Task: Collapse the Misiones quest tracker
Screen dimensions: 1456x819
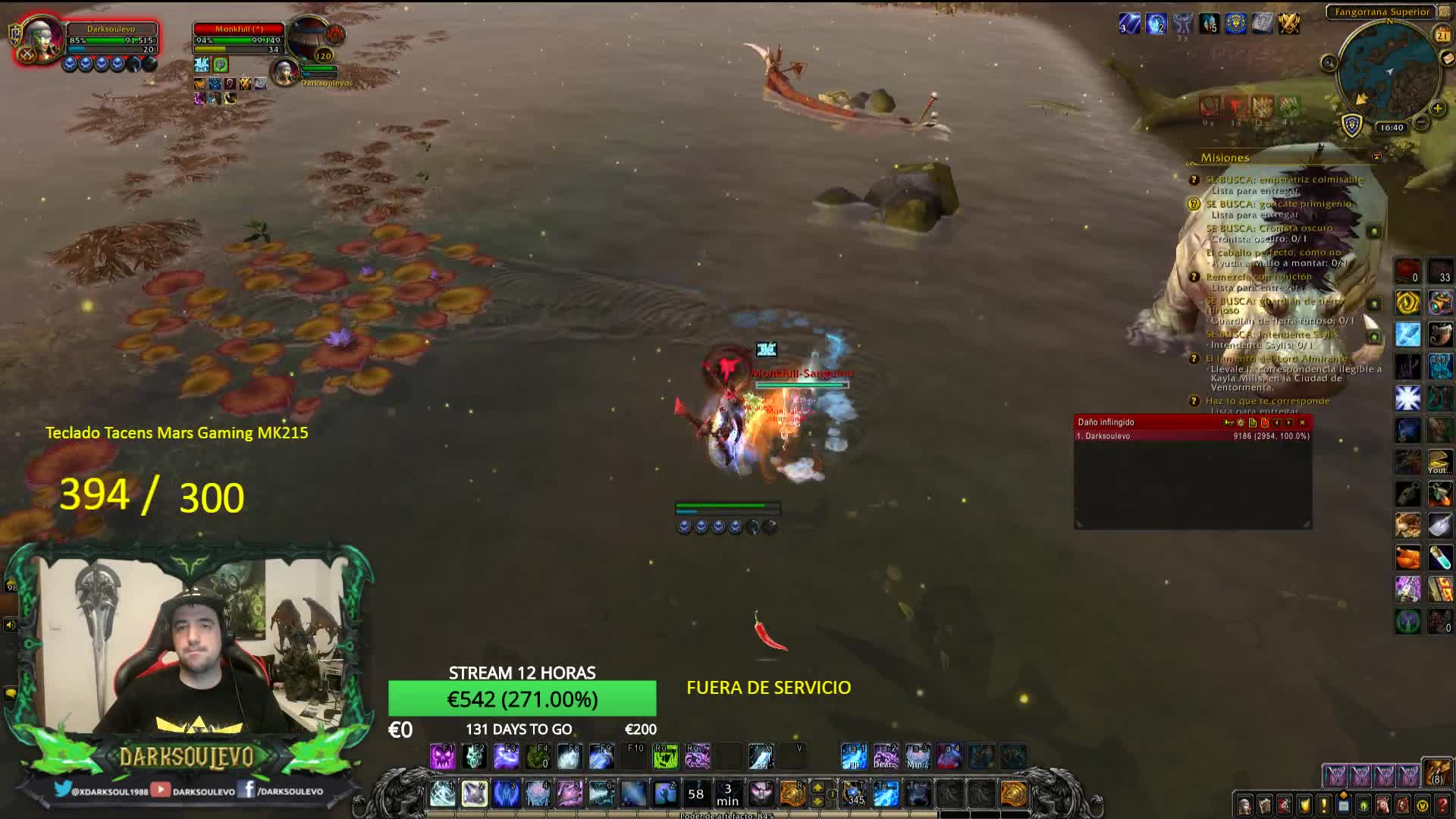Action: point(1376,157)
